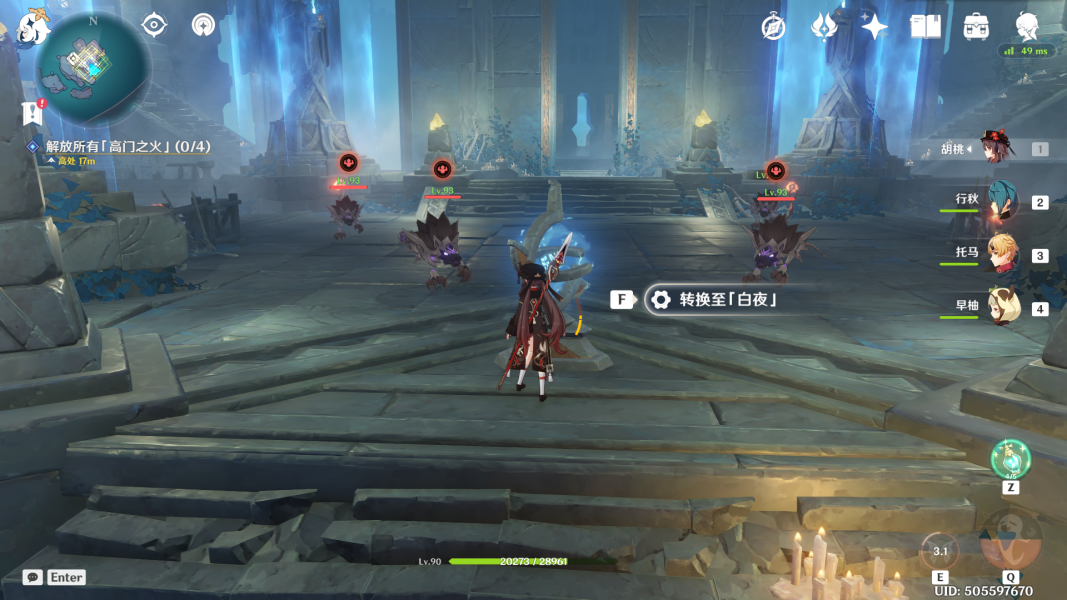Image resolution: width=1067 pixels, height=600 pixels.
Task: Open the Wish four-pointed star icon
Action: click(874, 27)
